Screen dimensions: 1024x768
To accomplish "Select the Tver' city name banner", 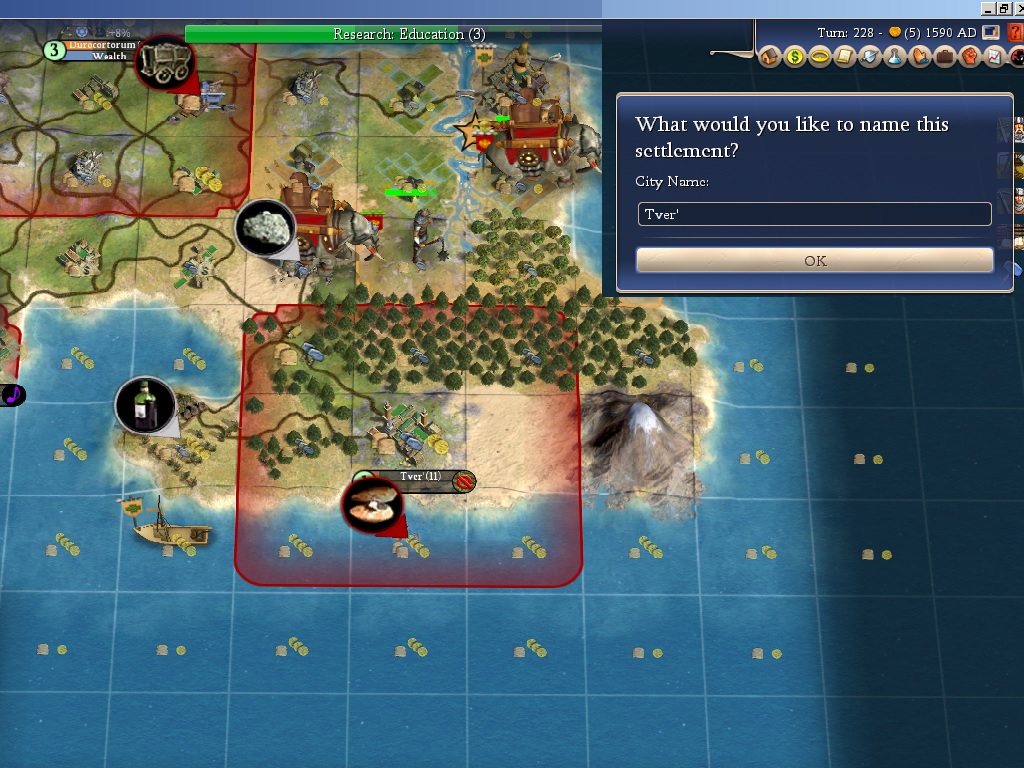I will pos(420,477).
